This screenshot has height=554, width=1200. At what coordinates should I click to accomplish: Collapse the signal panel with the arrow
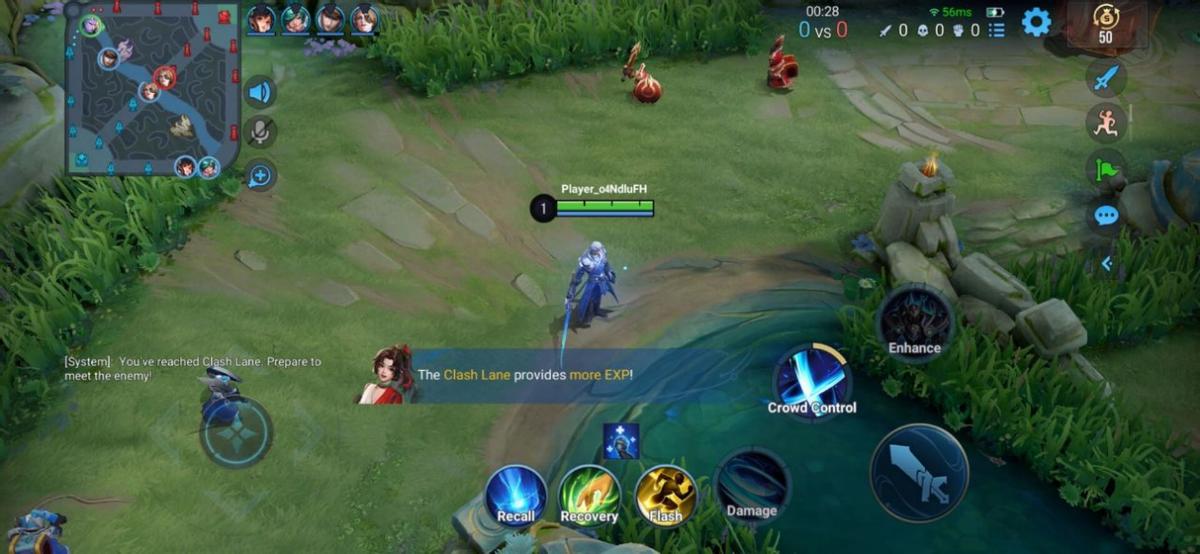[1105, 264]
